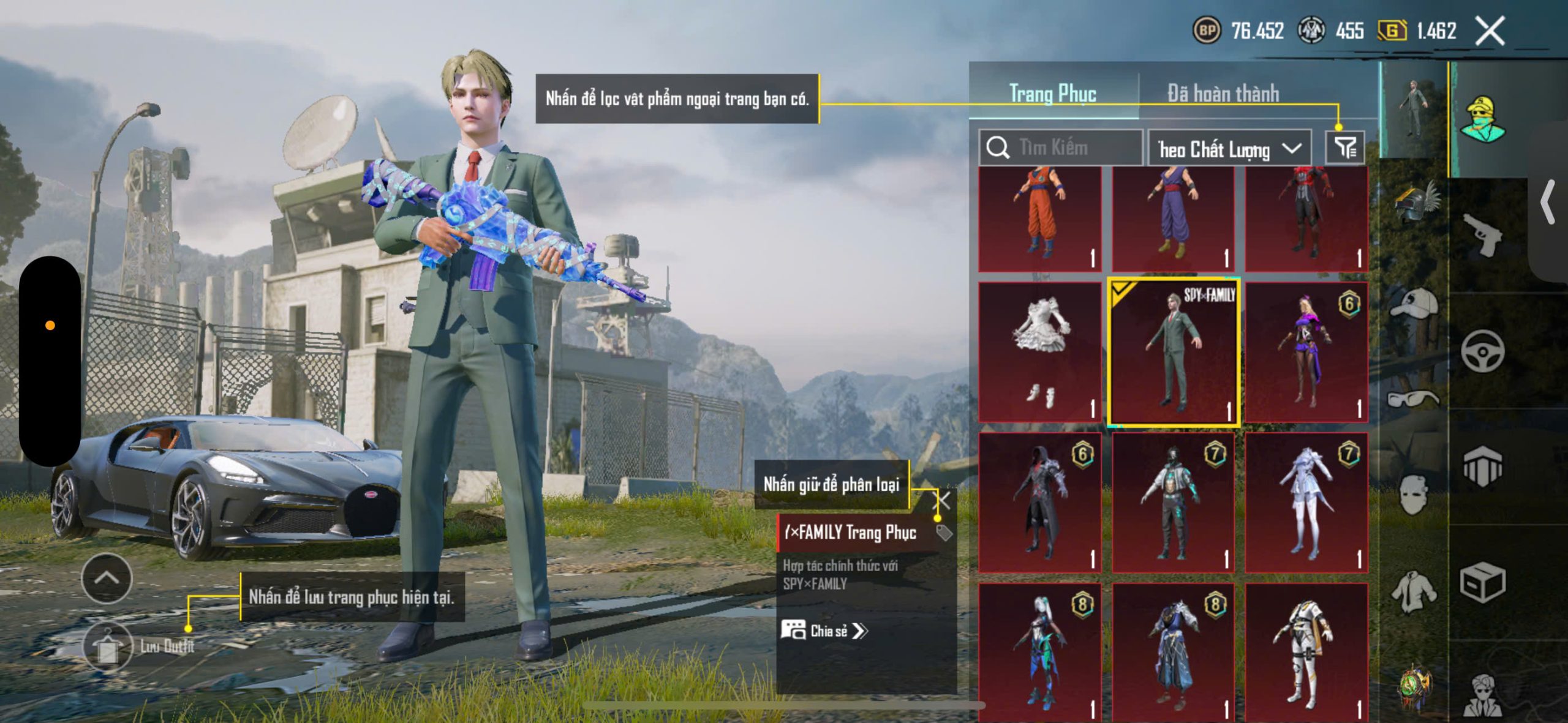Viewport: 1568px width, 723px height.
Task: Open the pistol weapon skins category
Action: (1482, 234)
